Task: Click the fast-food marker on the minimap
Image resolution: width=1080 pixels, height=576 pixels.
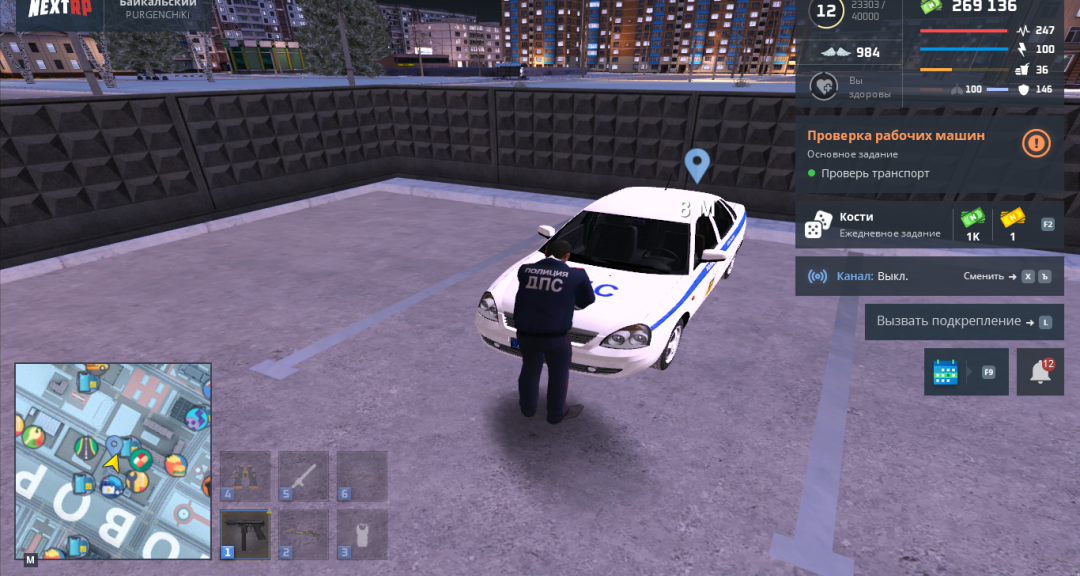Action: pos(175,465)
